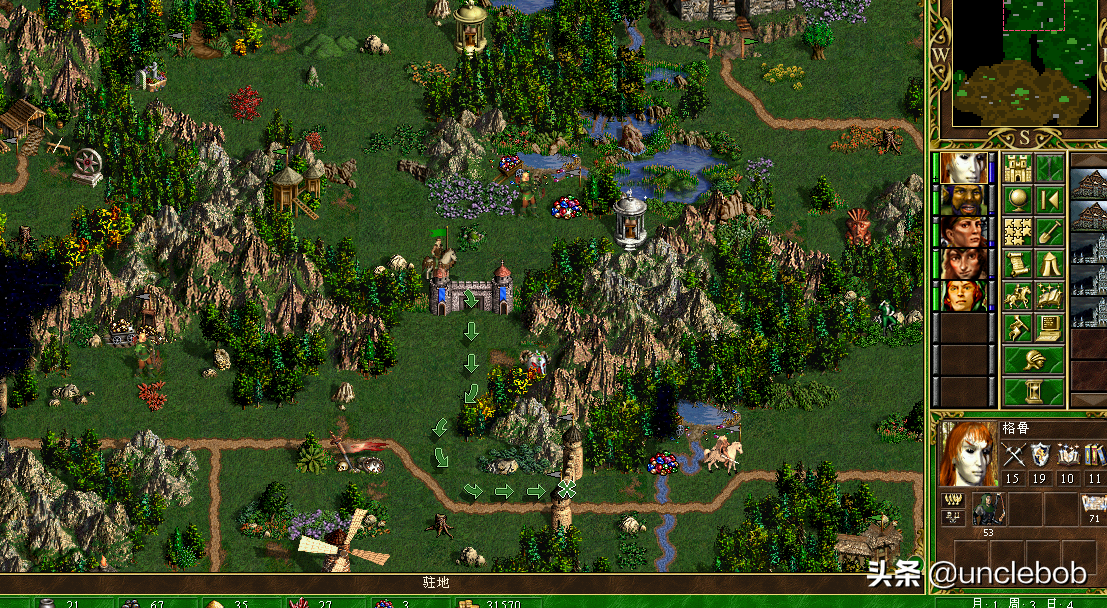This screenshot has width=1107, height=608.
Task: Move hero with the horseman button
Action: pyautogui.click(x=1018, y=296)
